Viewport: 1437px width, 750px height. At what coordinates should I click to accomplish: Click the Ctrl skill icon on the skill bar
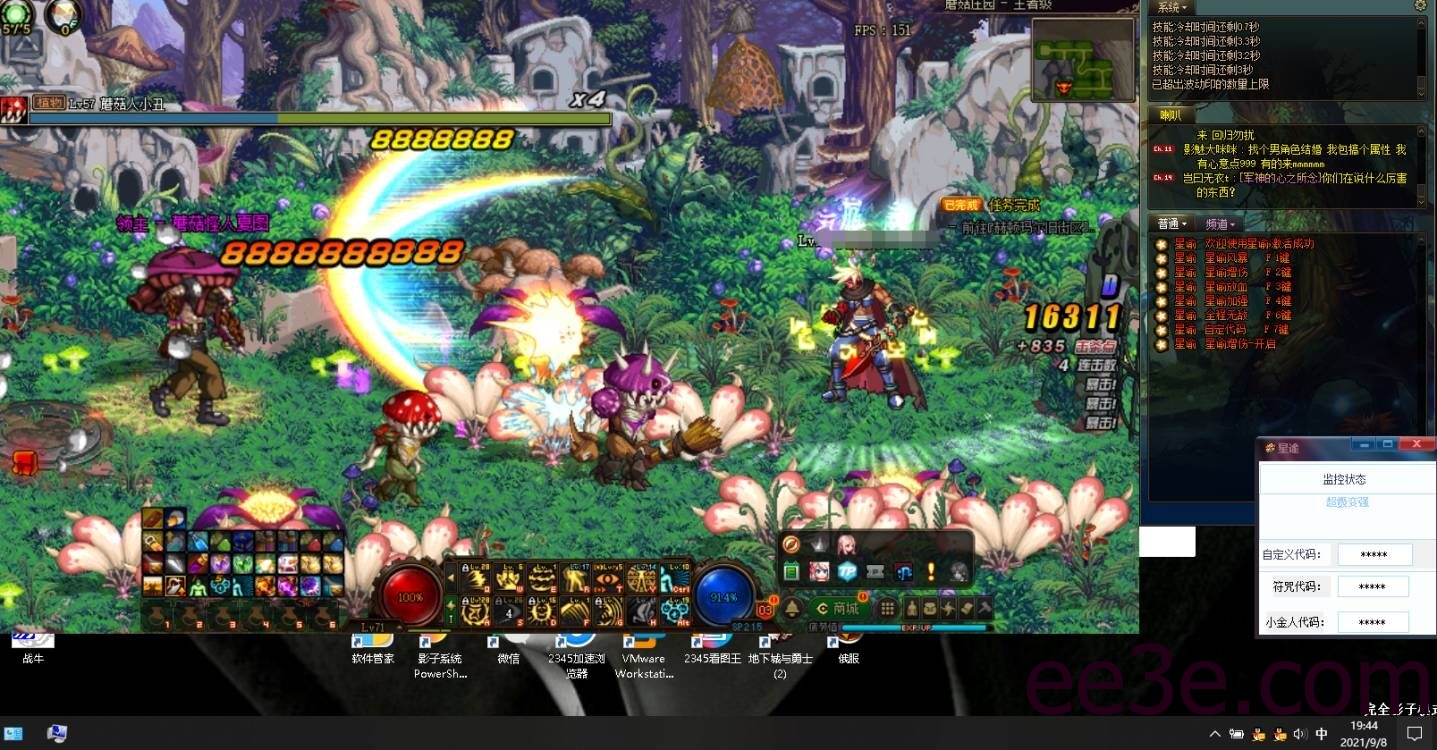(674, 579)
